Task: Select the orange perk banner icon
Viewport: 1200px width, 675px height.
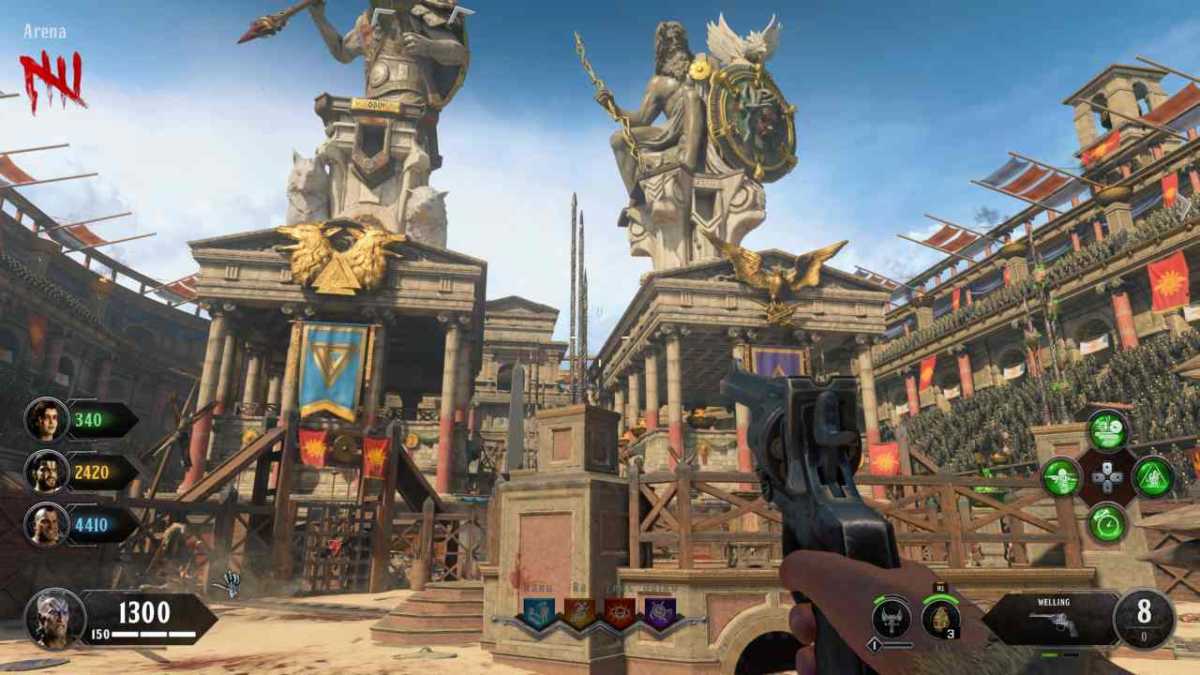Action: pyautogui.click(x=579, y=612)
